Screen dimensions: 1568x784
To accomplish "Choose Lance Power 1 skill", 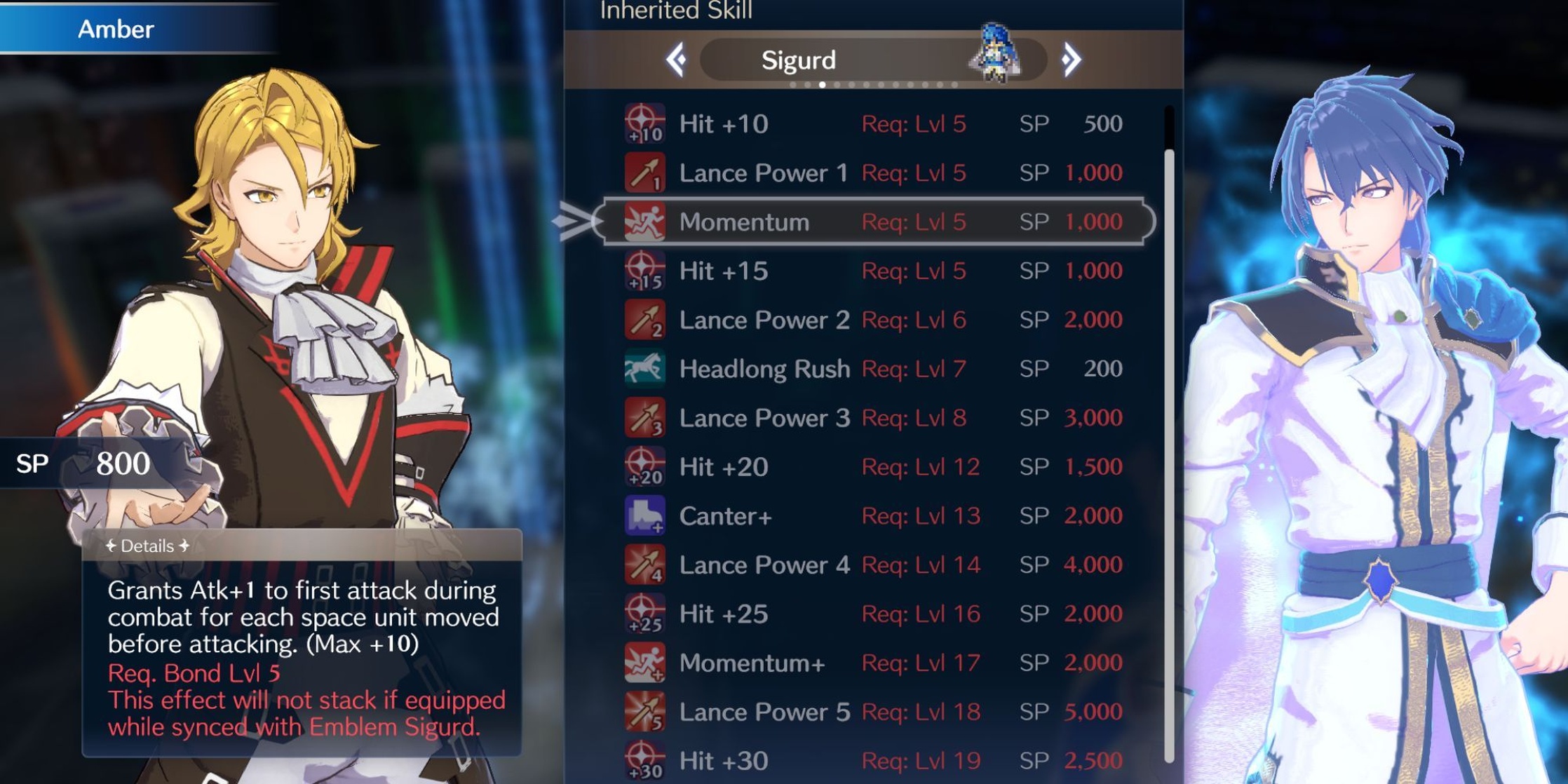I will [873, 173].
